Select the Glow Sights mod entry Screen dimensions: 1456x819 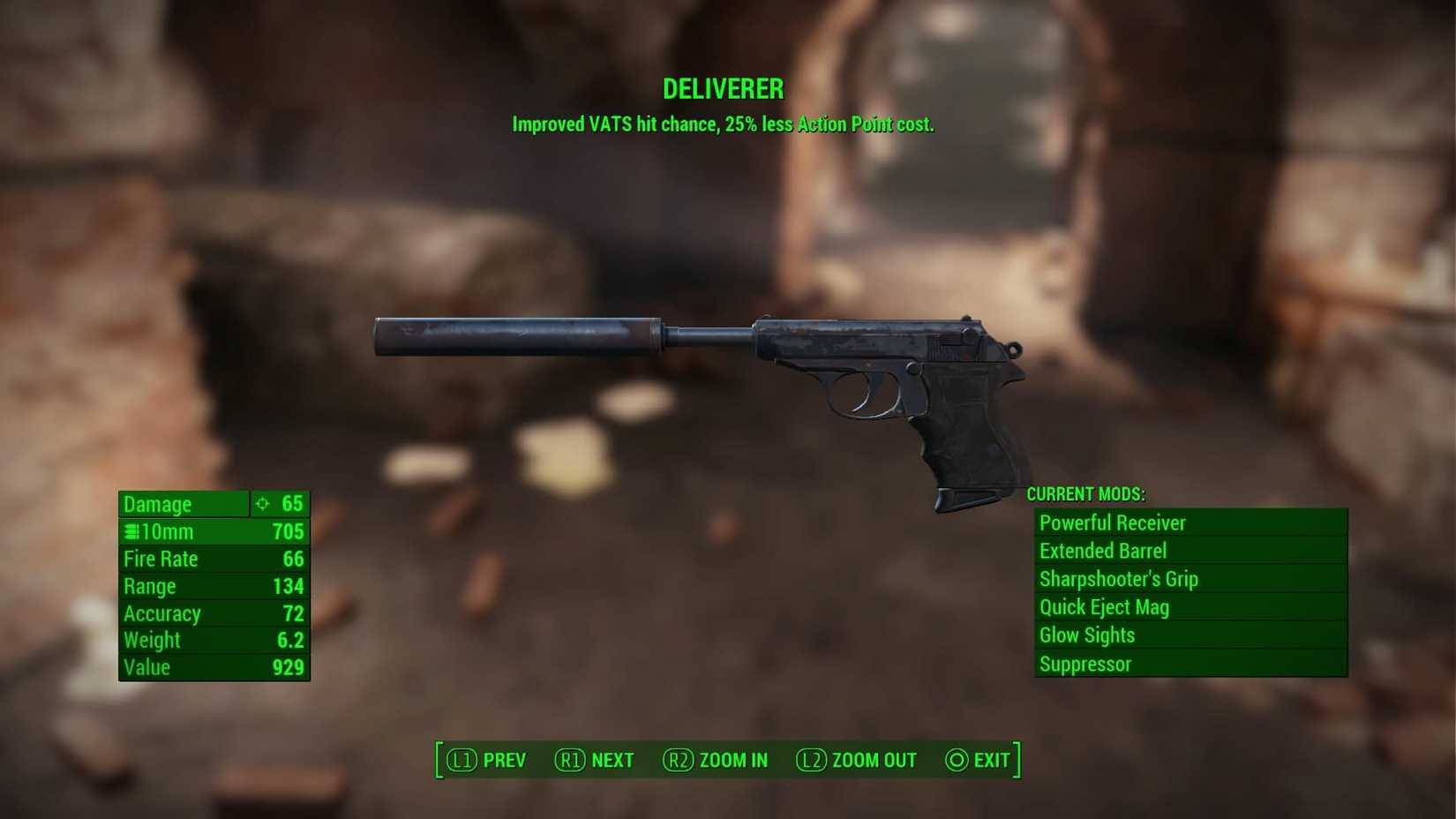(x=1087, y=635)
